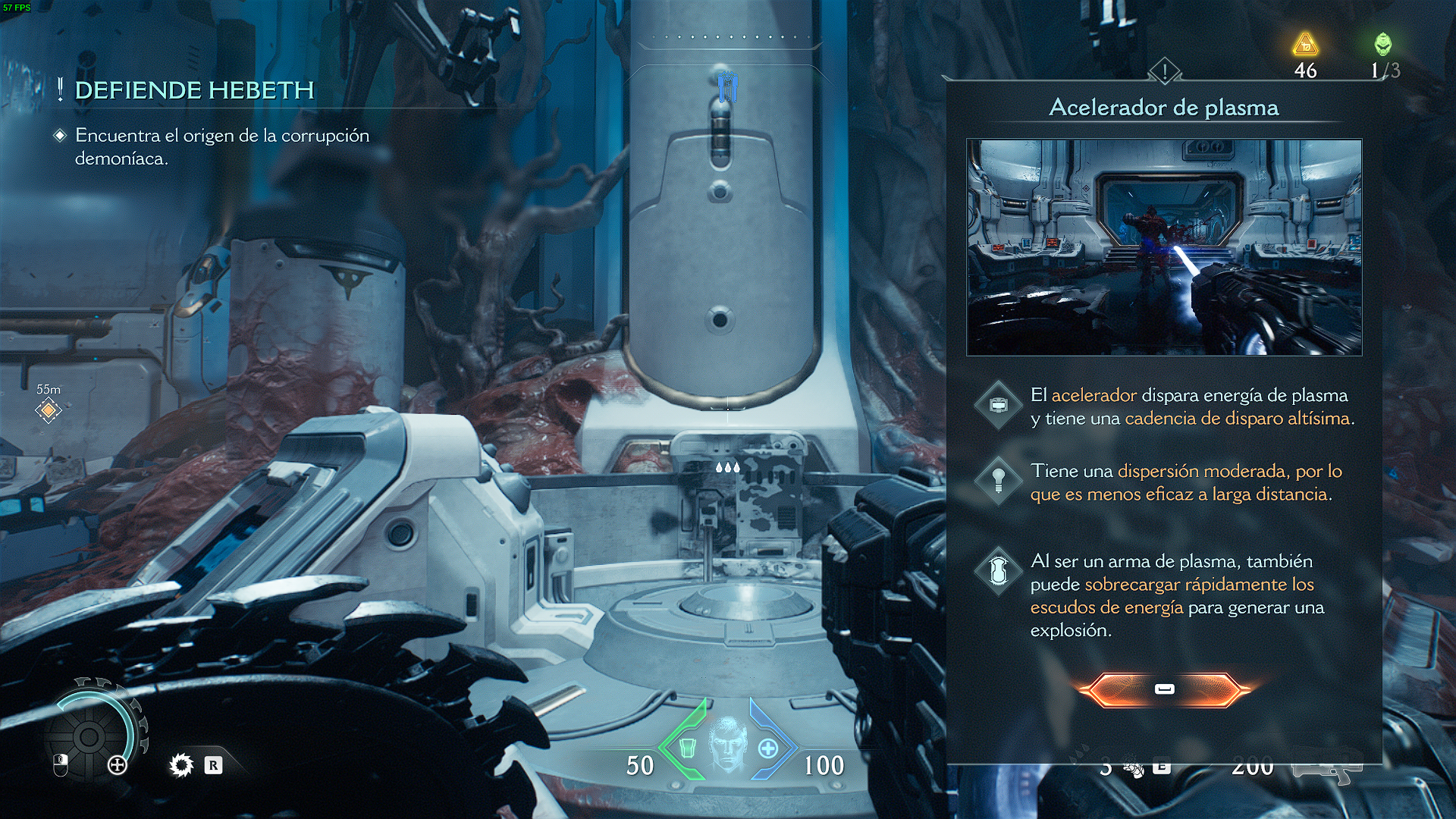Click the 55m objective waypoint marker
This screenshot has height=819, width=1456.
click(49, 410)
